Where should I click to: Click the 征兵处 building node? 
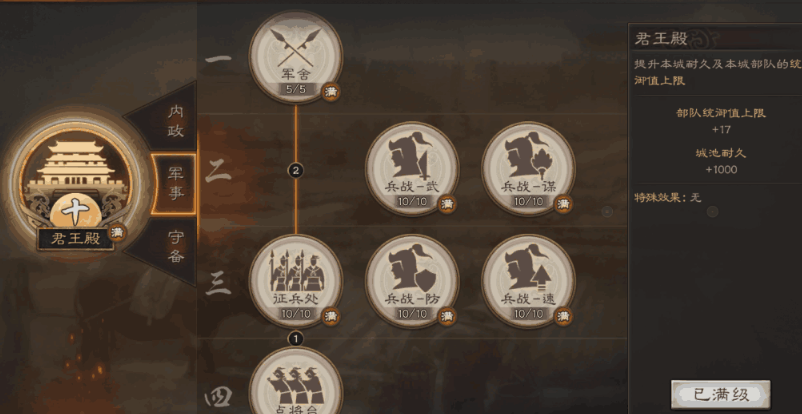(295, 281)
